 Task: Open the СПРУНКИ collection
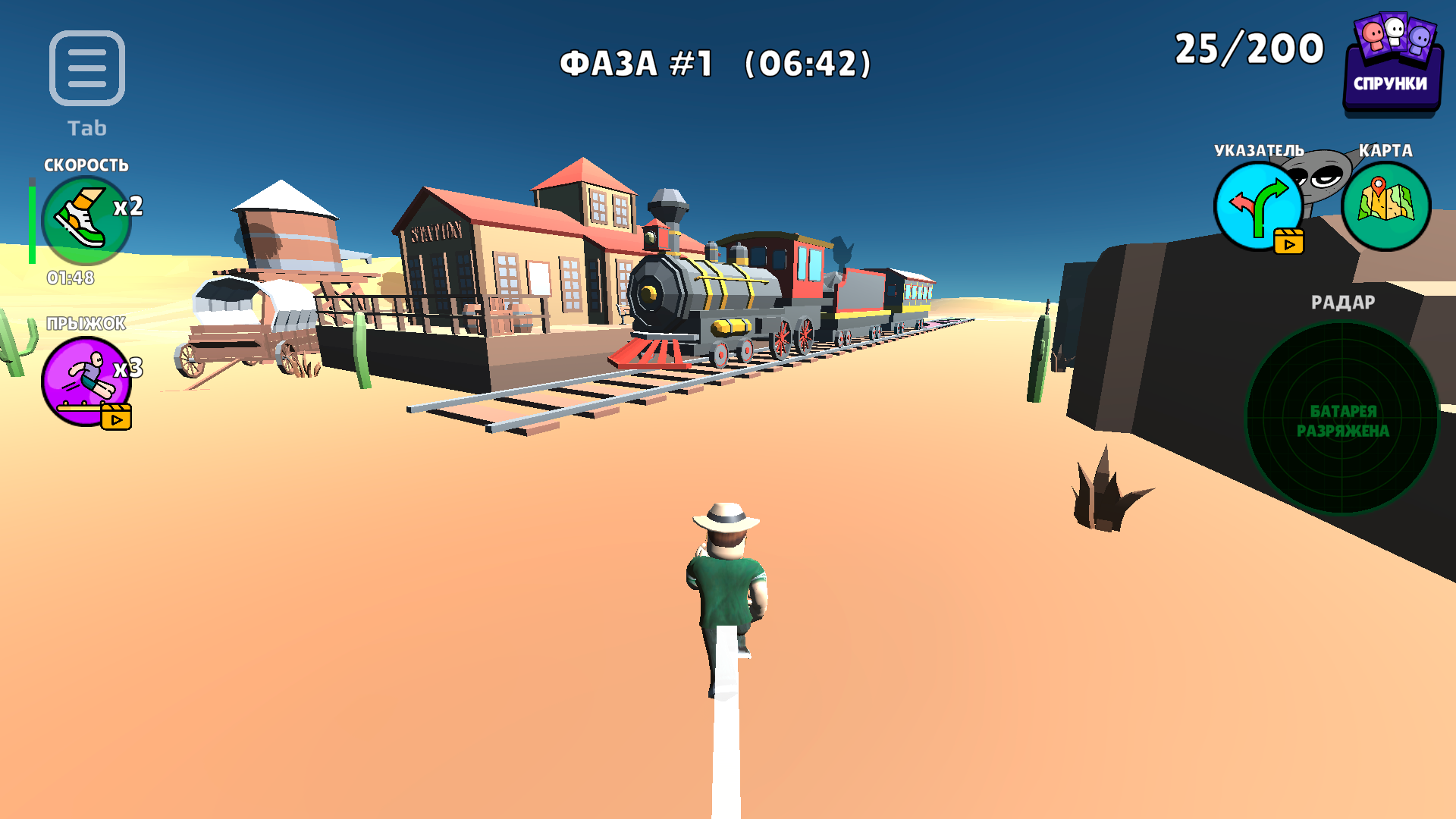pyautogui.click(x=1392, y=57)
